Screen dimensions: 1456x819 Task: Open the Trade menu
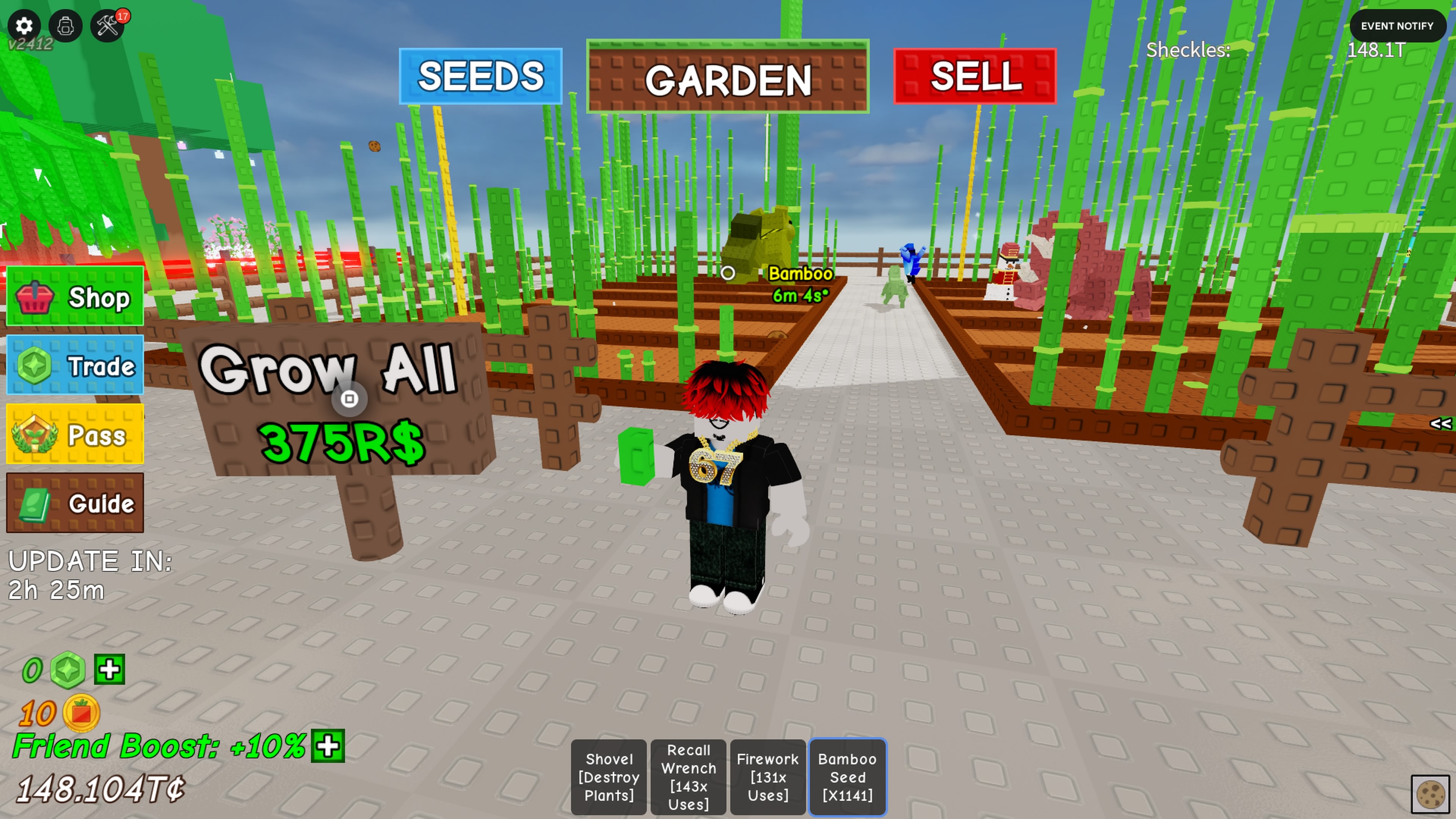click(75, 366)
